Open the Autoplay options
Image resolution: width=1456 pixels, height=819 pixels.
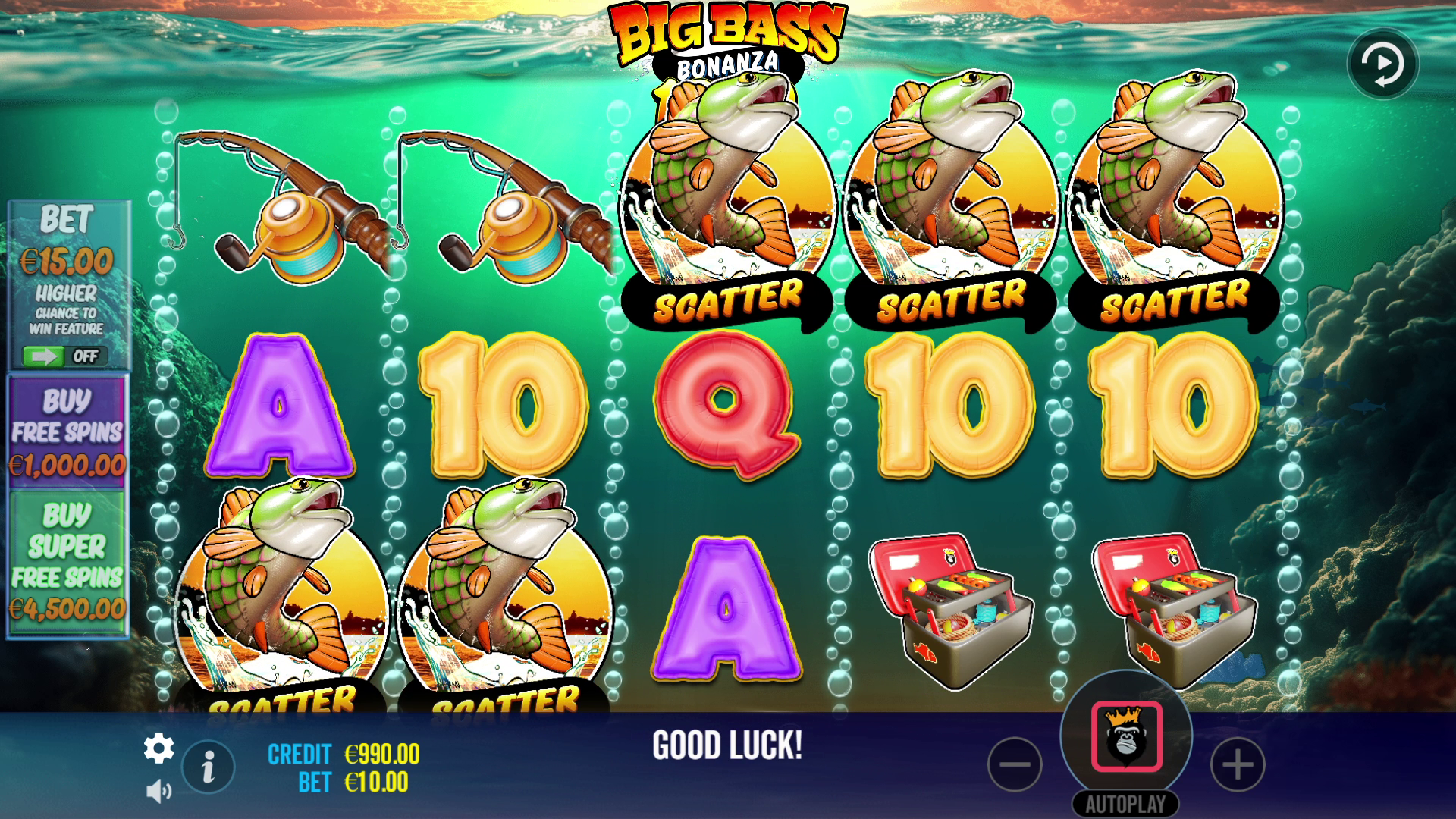(1125, 804)
